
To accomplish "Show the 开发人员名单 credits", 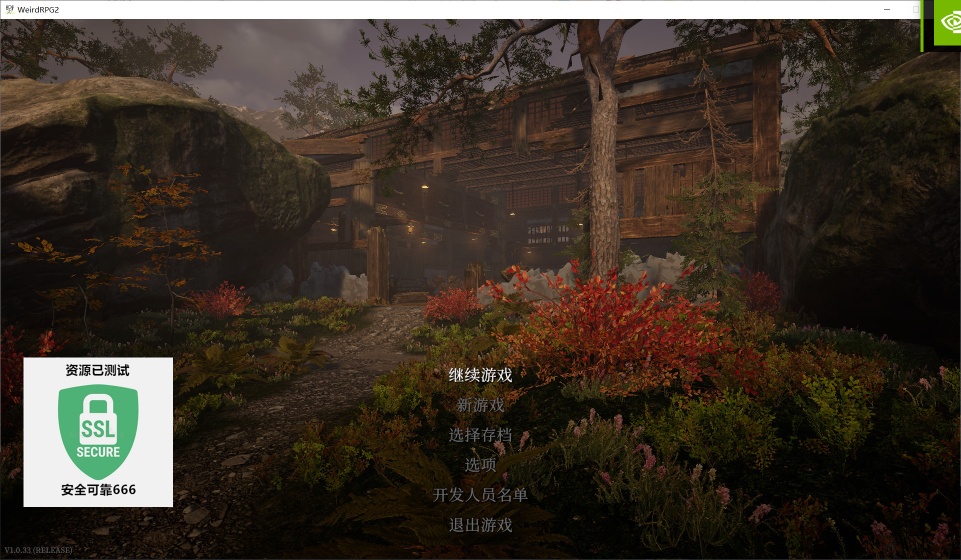I will click(x=480, y=494).
